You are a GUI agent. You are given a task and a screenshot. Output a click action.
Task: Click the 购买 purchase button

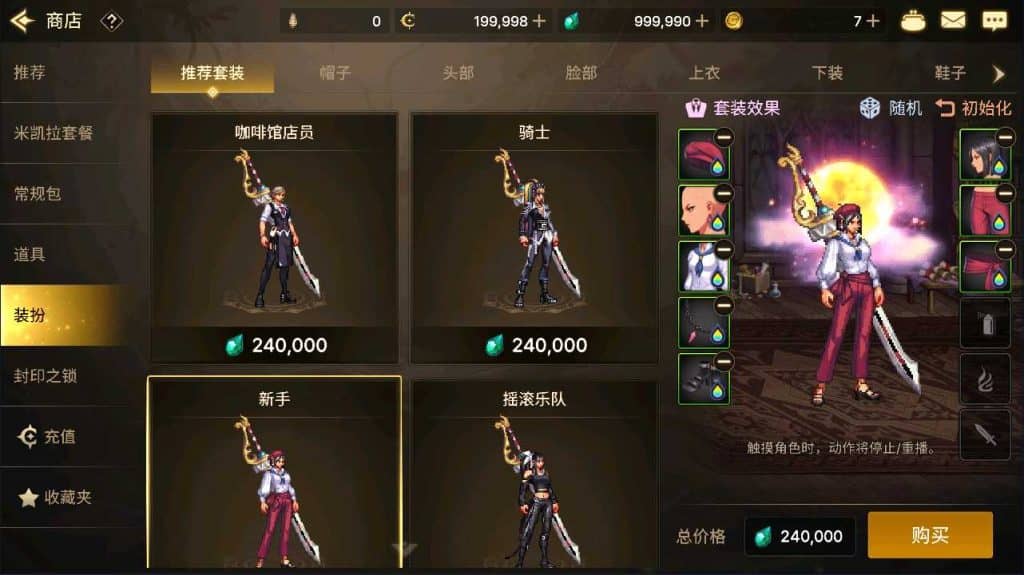point(929,535)
